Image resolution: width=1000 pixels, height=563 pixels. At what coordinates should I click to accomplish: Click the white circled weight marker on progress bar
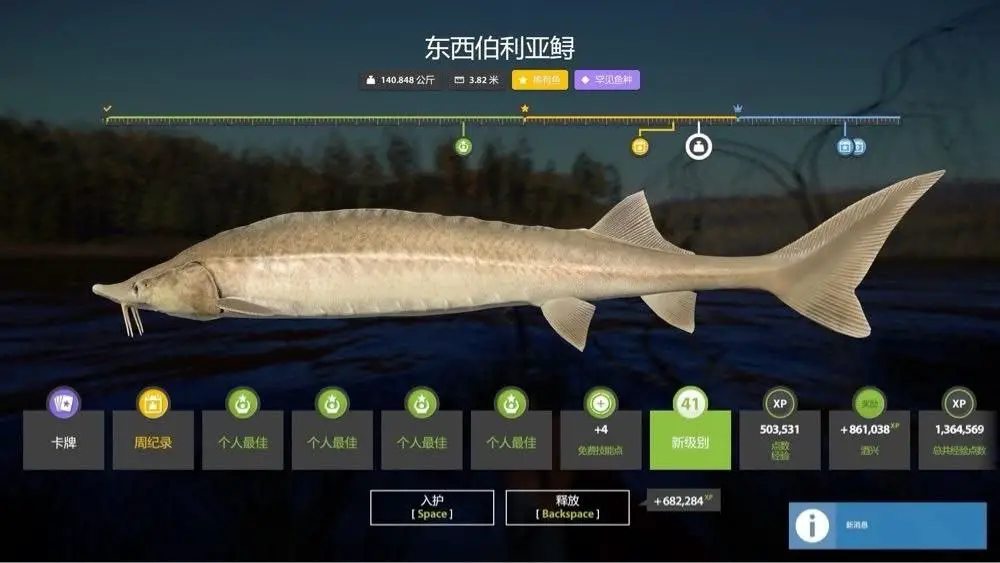(698, 147)
